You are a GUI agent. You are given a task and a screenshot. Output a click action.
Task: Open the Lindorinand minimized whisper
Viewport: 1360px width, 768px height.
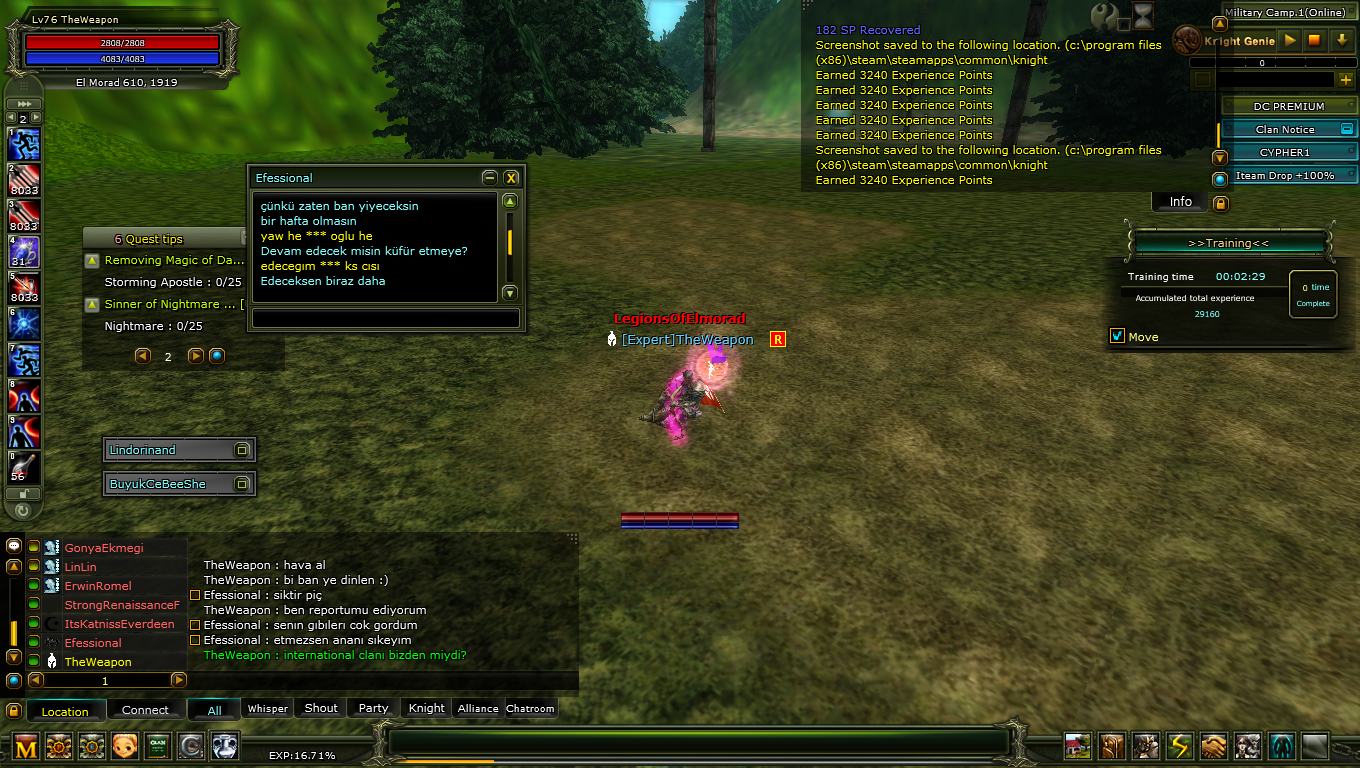(242, 450)
